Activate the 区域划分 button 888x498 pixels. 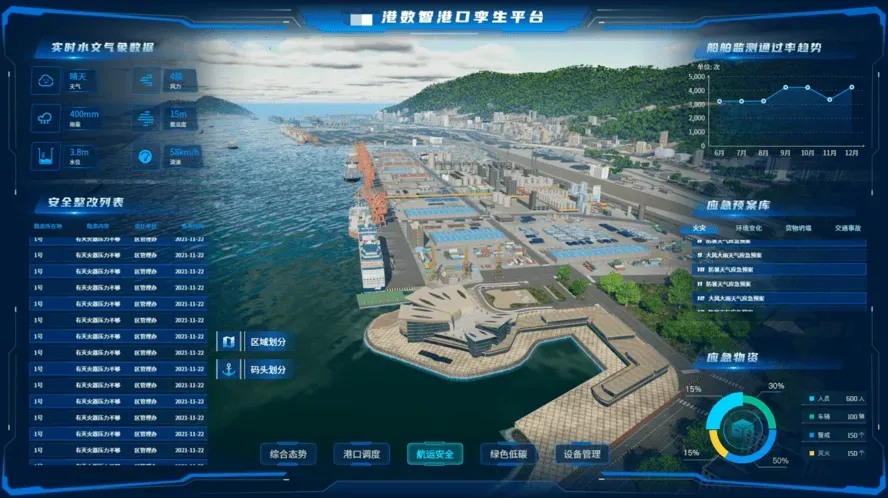257,342
